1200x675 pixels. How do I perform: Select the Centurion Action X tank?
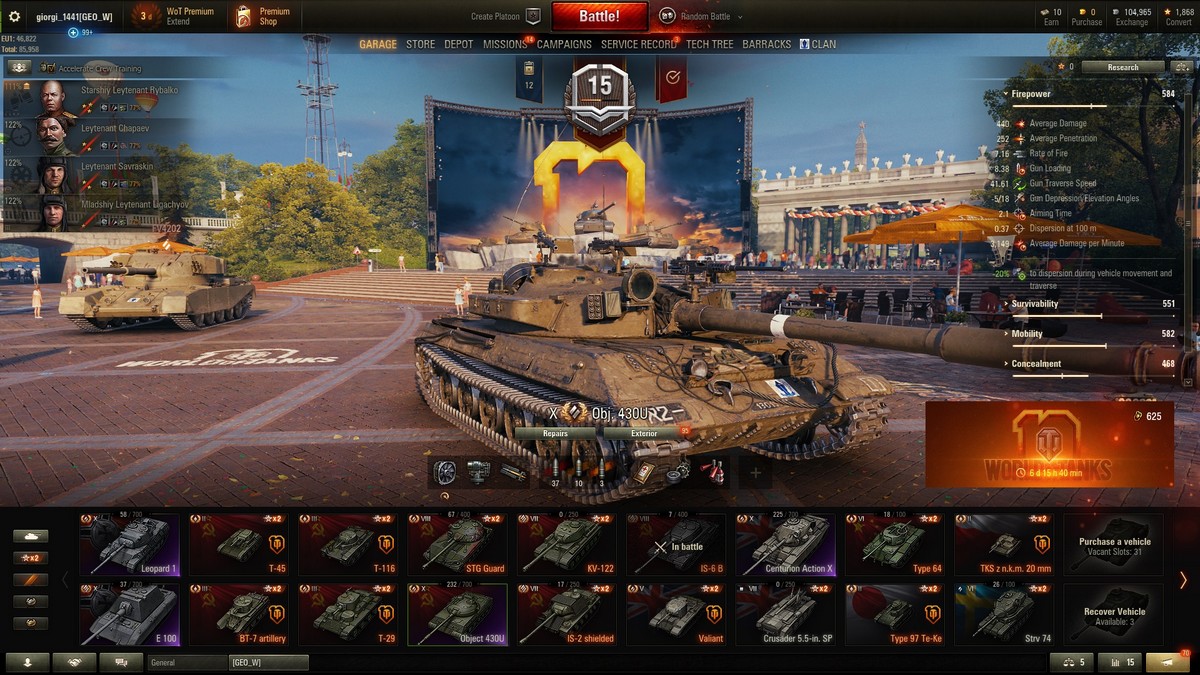(x=785, y=545)
